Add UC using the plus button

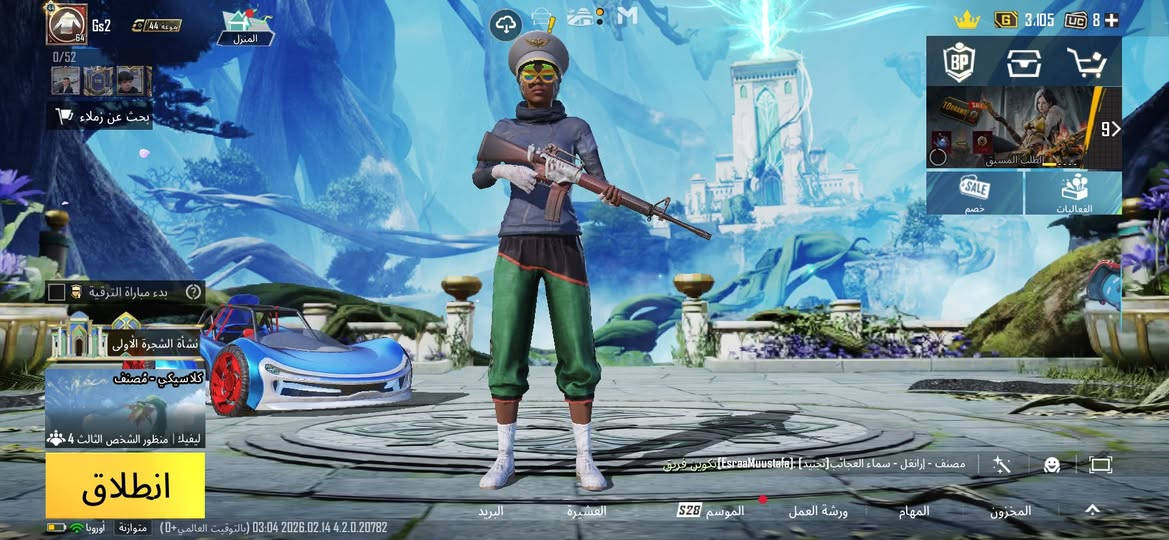pos(1111,20)
